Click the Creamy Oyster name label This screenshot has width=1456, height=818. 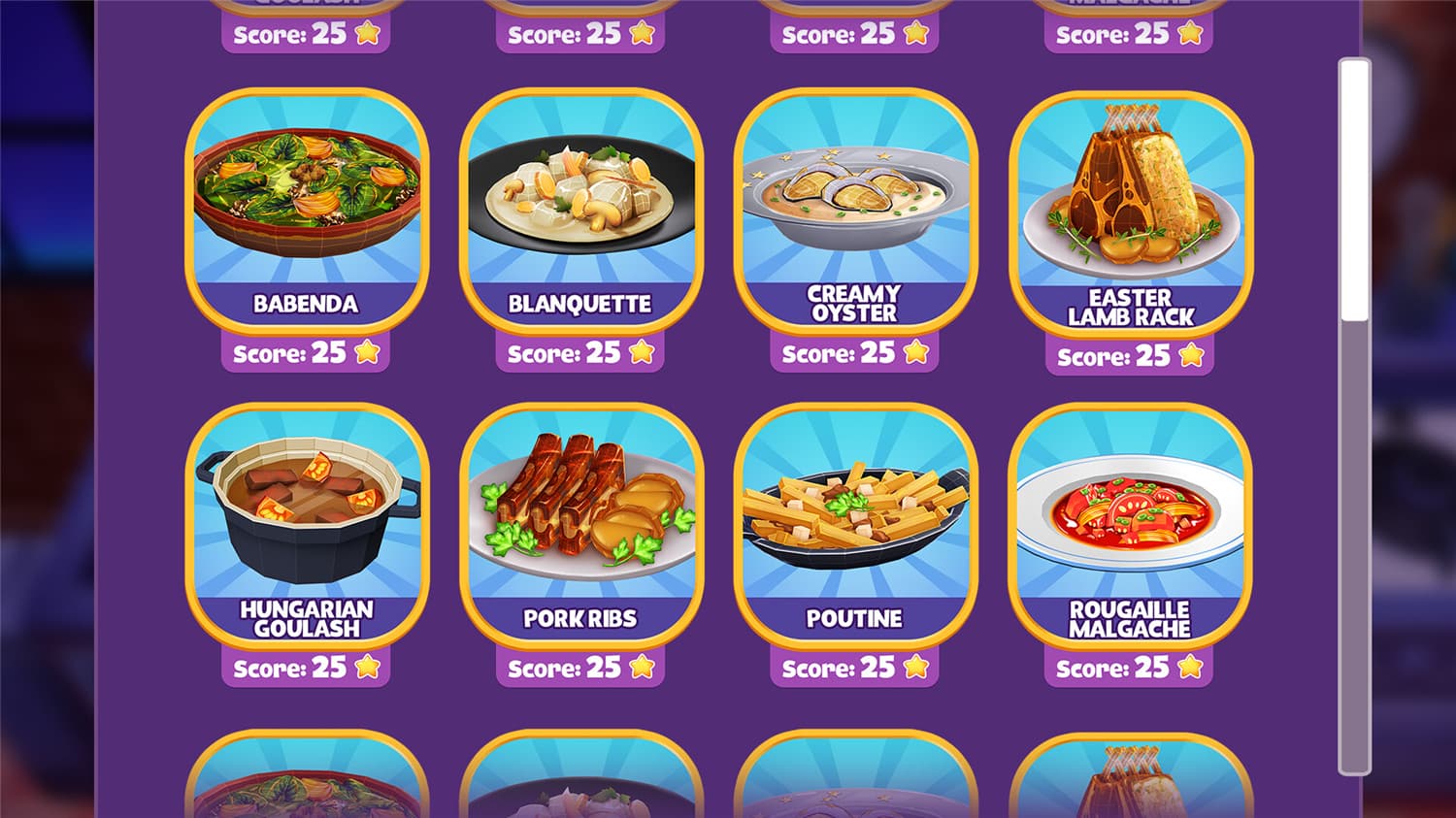855,304
